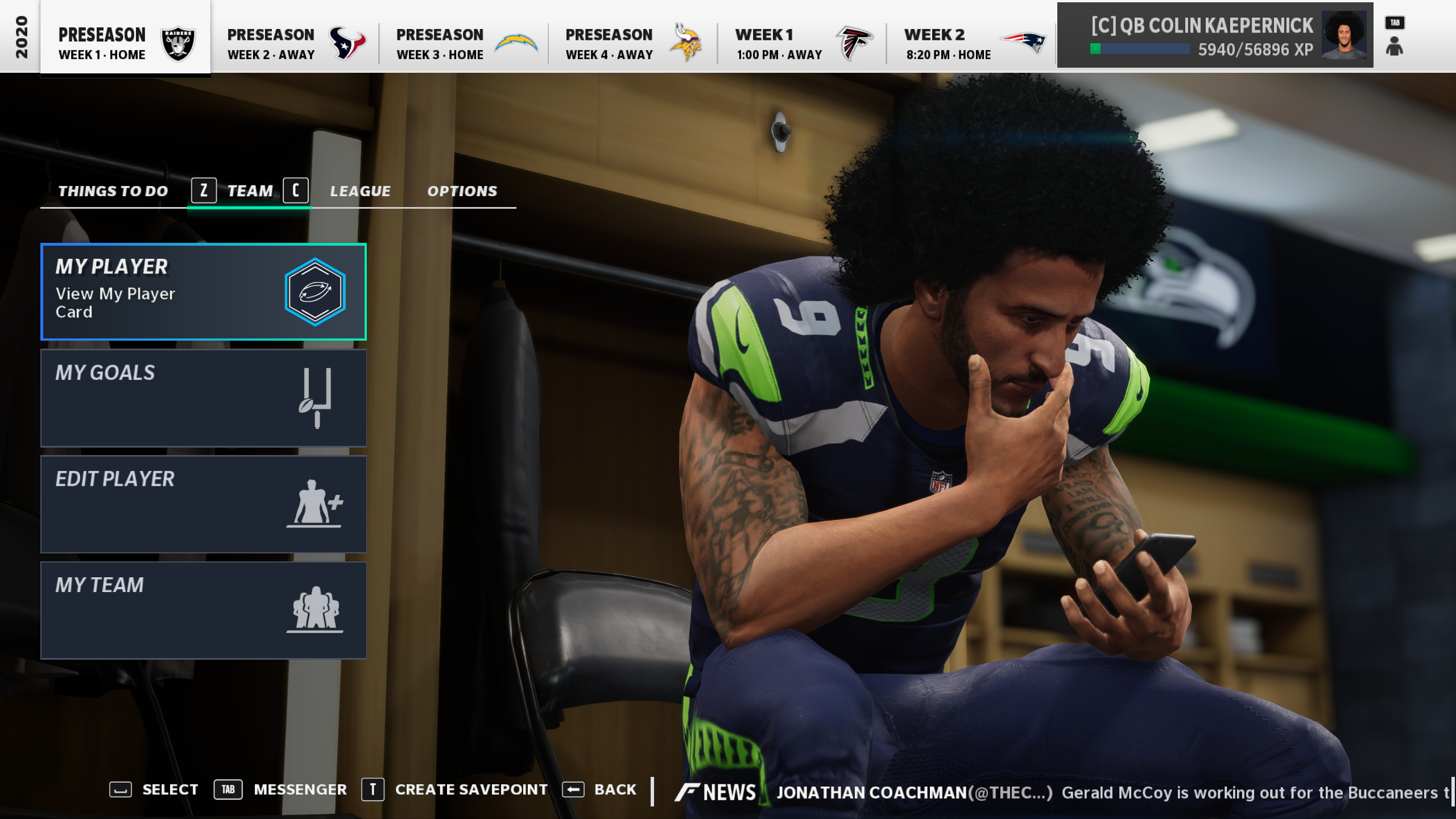
Task: Switch to the League tab
Action: pyautogui.click(x=360, y=191)
